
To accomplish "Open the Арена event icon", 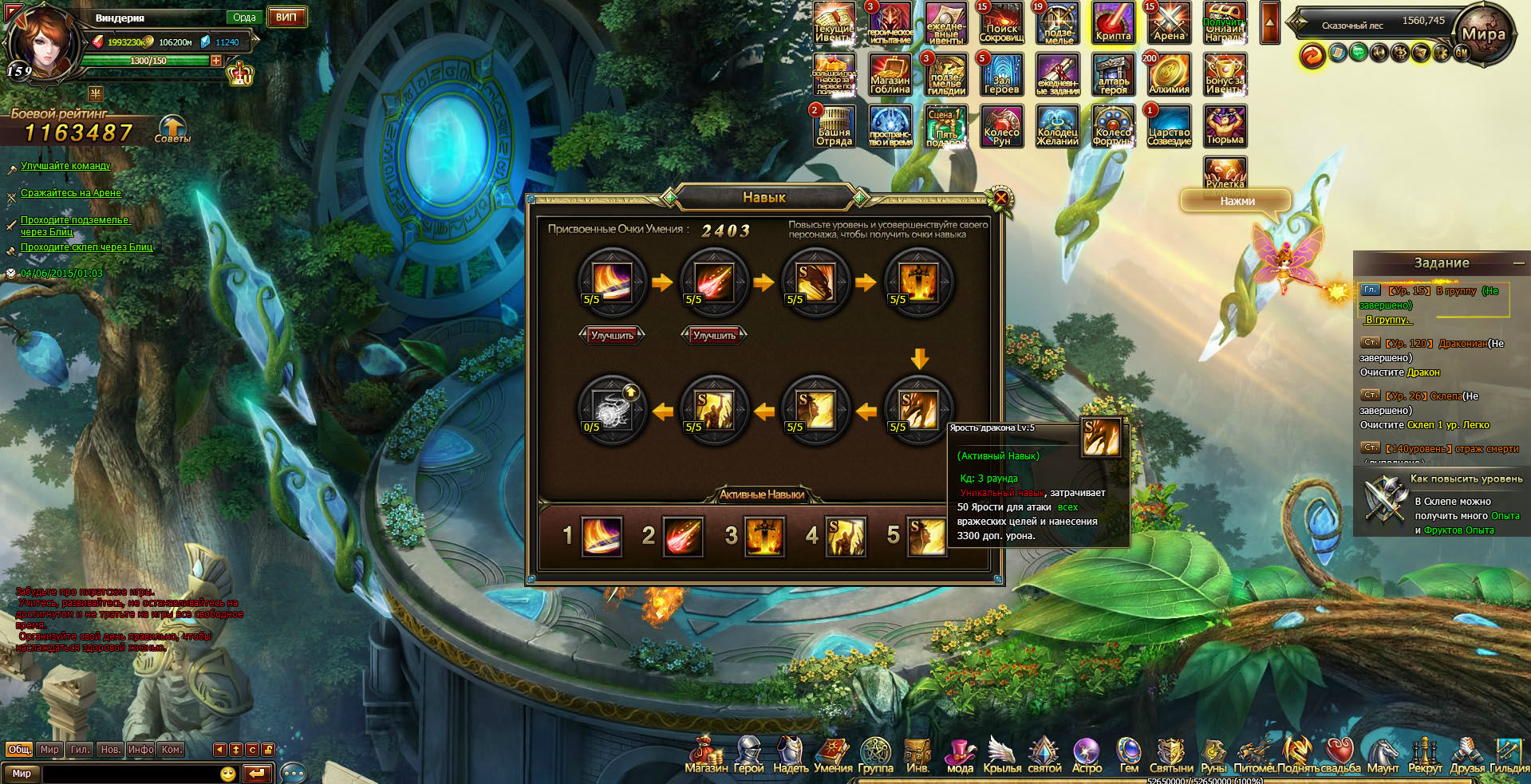I will [x=1169, y=22].
